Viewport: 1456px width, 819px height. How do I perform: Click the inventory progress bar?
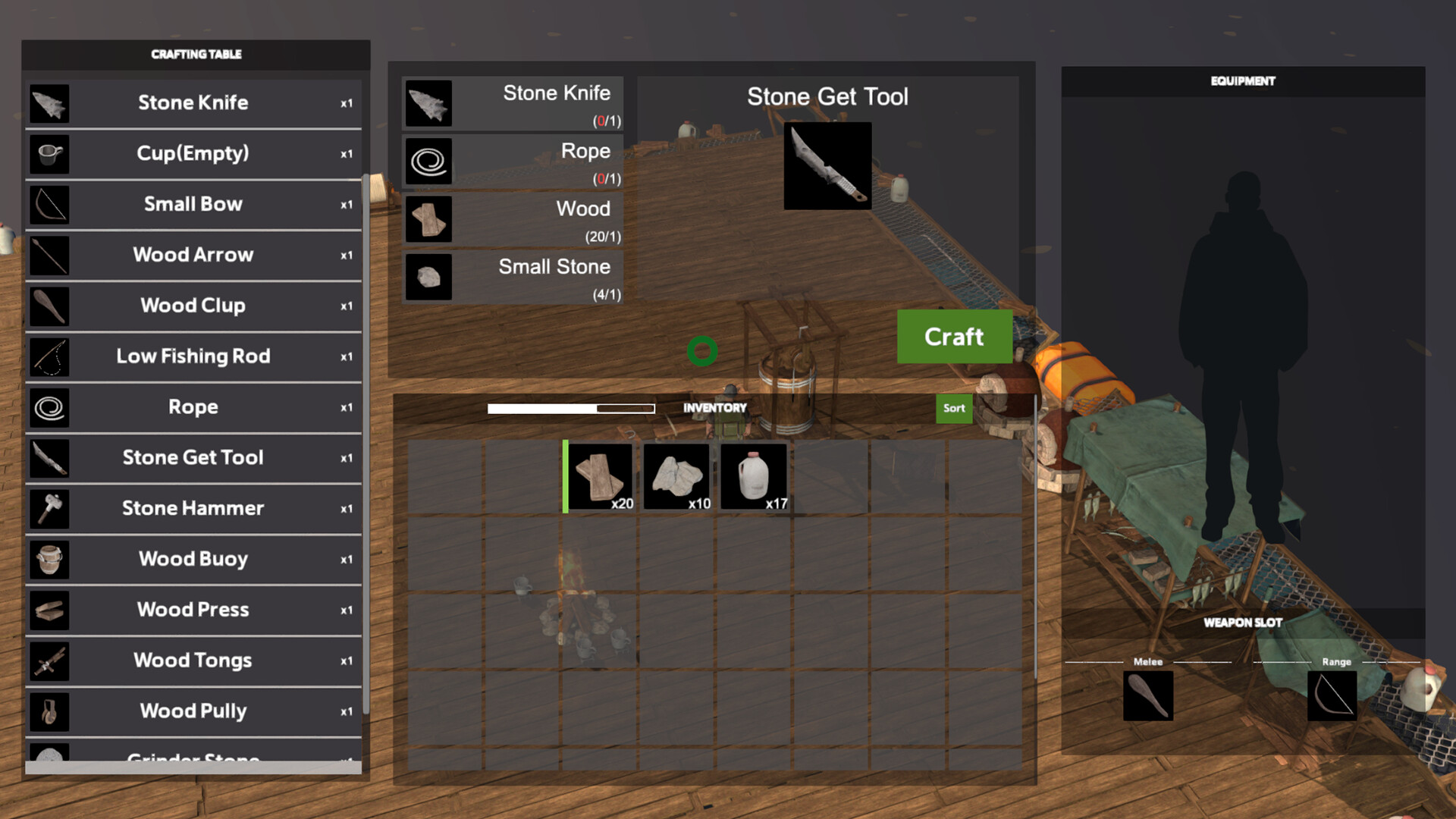point(570,408)
